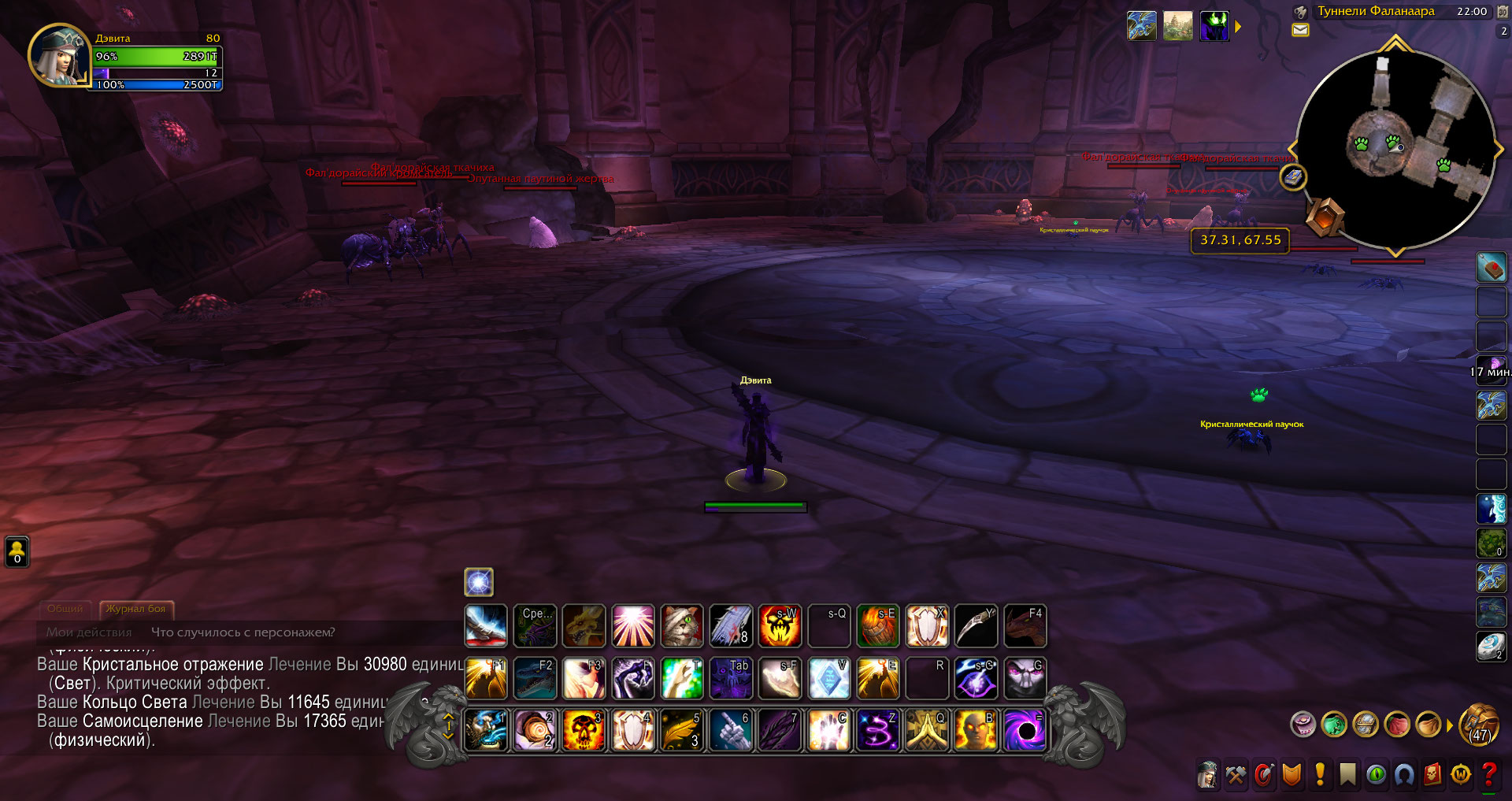
Task: Click the minimap dungeon layout
Action: point(1395,150)
